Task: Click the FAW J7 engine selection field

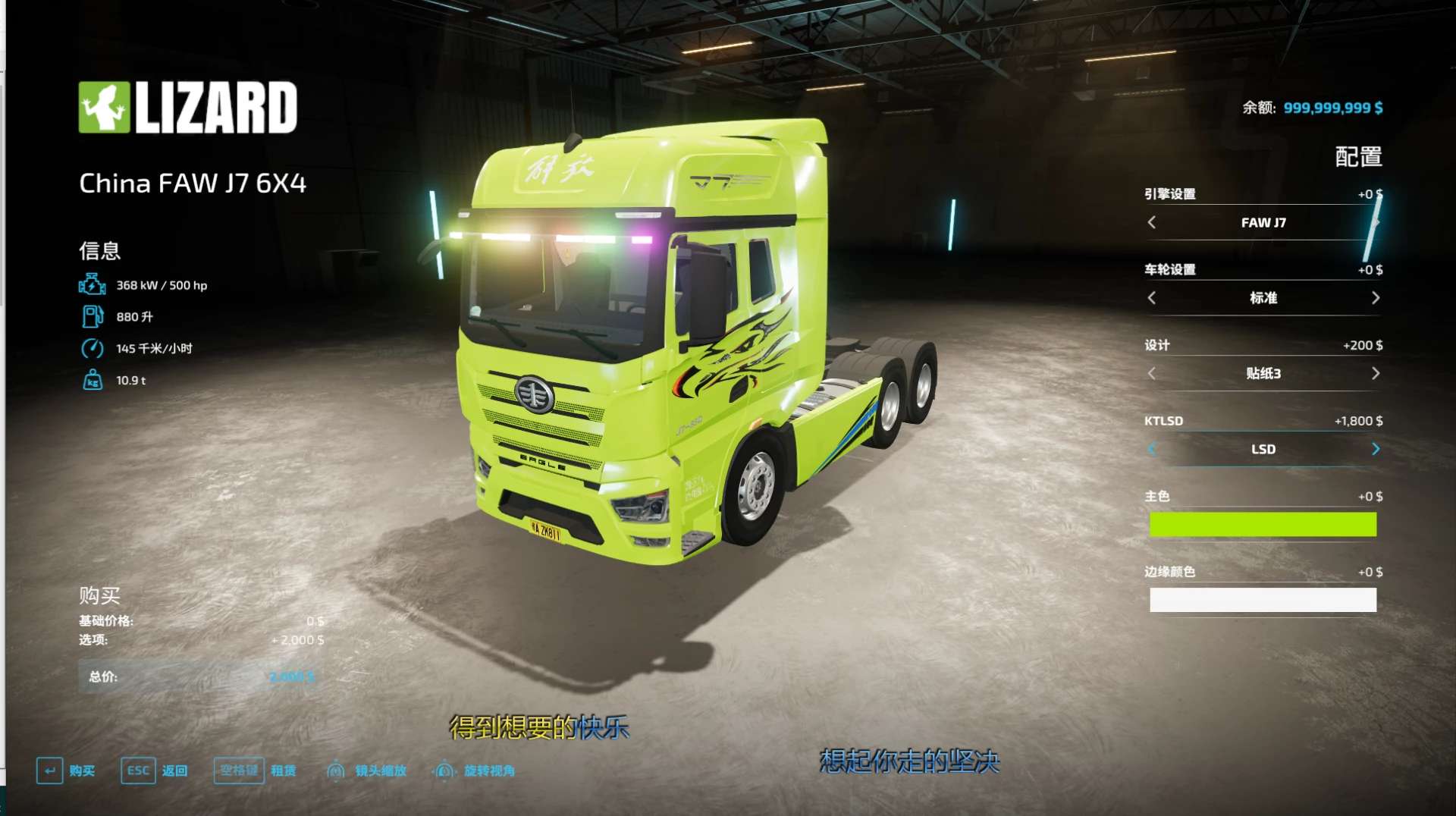Action: pyautogui.click(x=1263, y=222)
